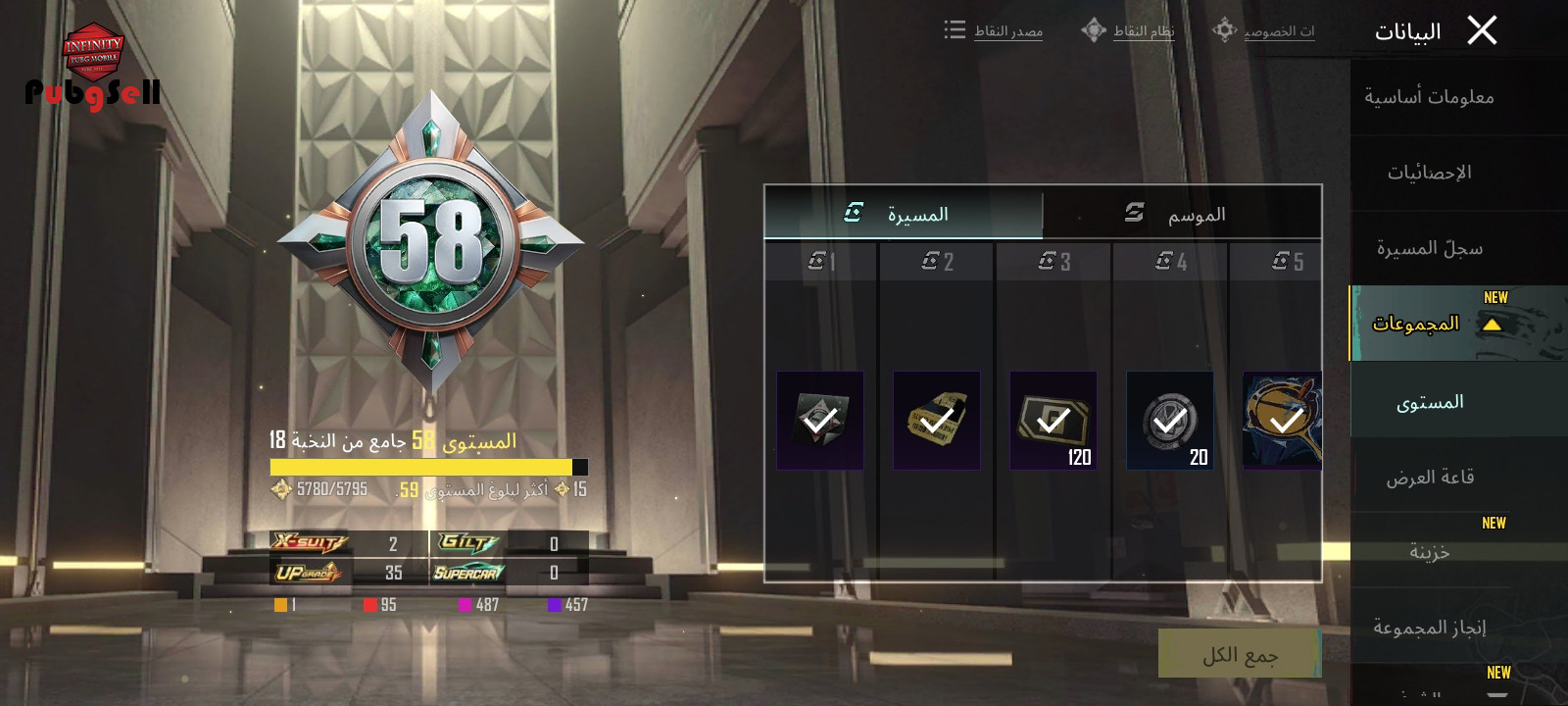This screenshot has height=706, width=1568.
Task: Open the سجلّ المسيرة career record section
Action: point(1429,248)
